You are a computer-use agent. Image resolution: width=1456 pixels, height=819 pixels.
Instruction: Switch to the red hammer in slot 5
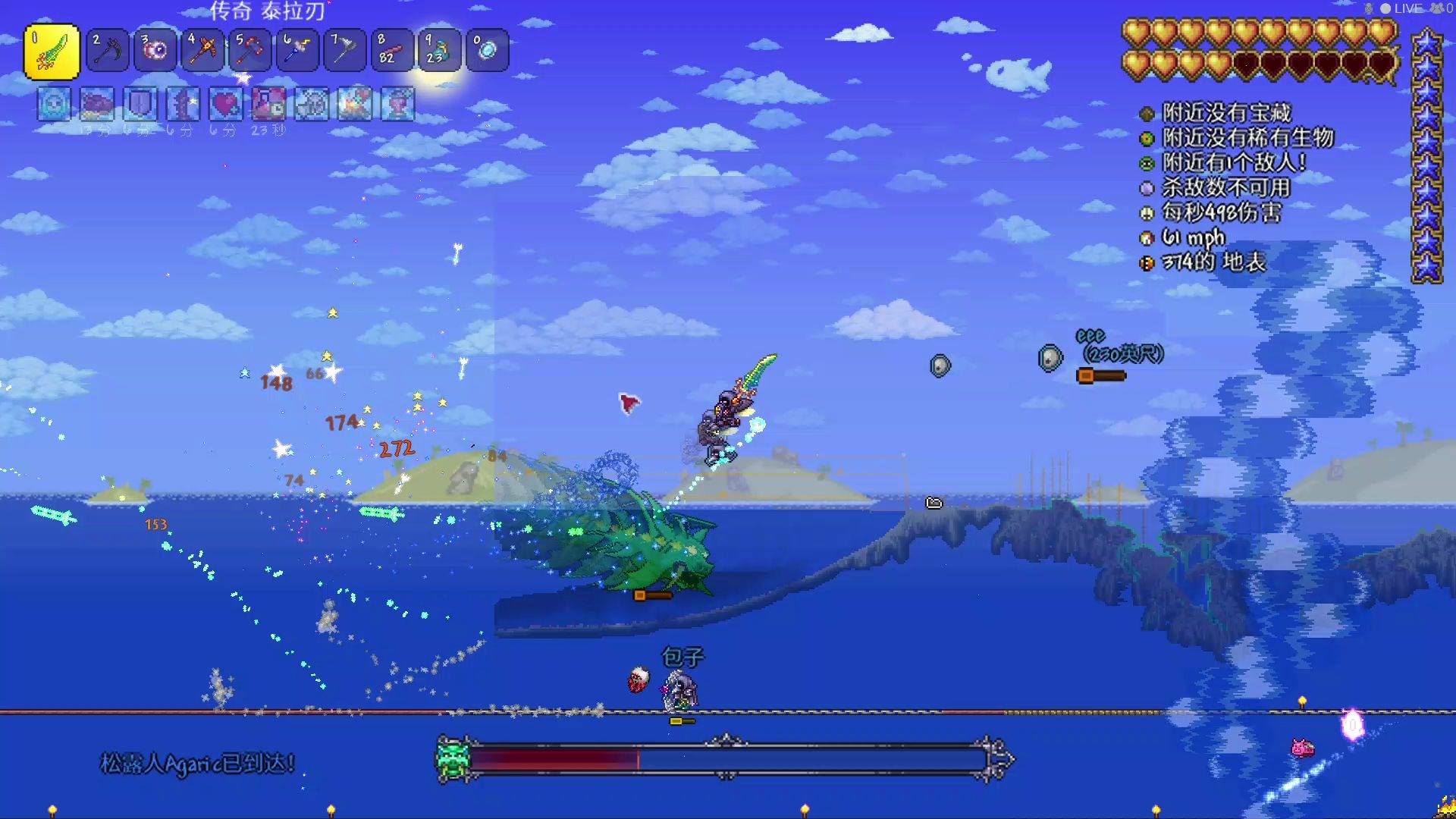pyautogui.click(x=249, y=51)
